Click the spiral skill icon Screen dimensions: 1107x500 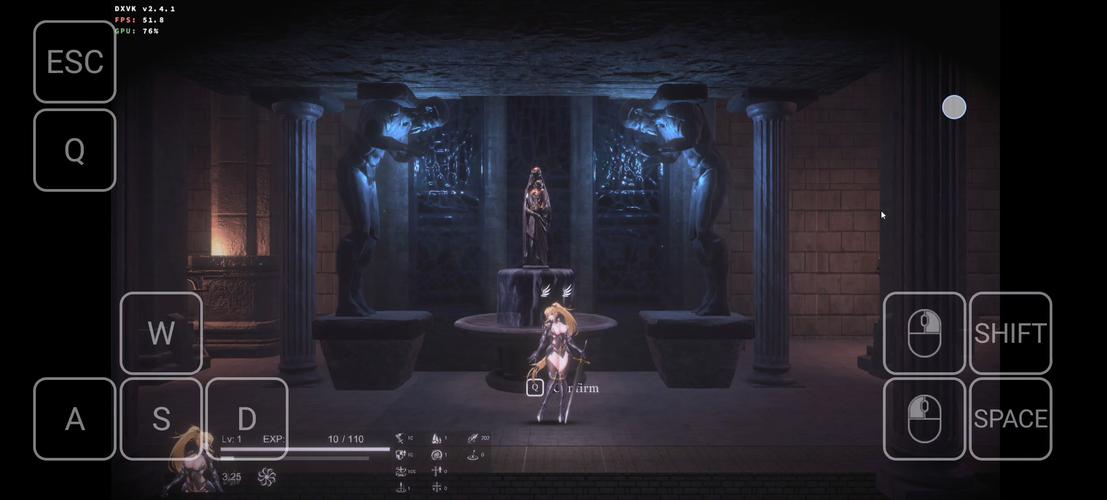[x=266, y=477]
